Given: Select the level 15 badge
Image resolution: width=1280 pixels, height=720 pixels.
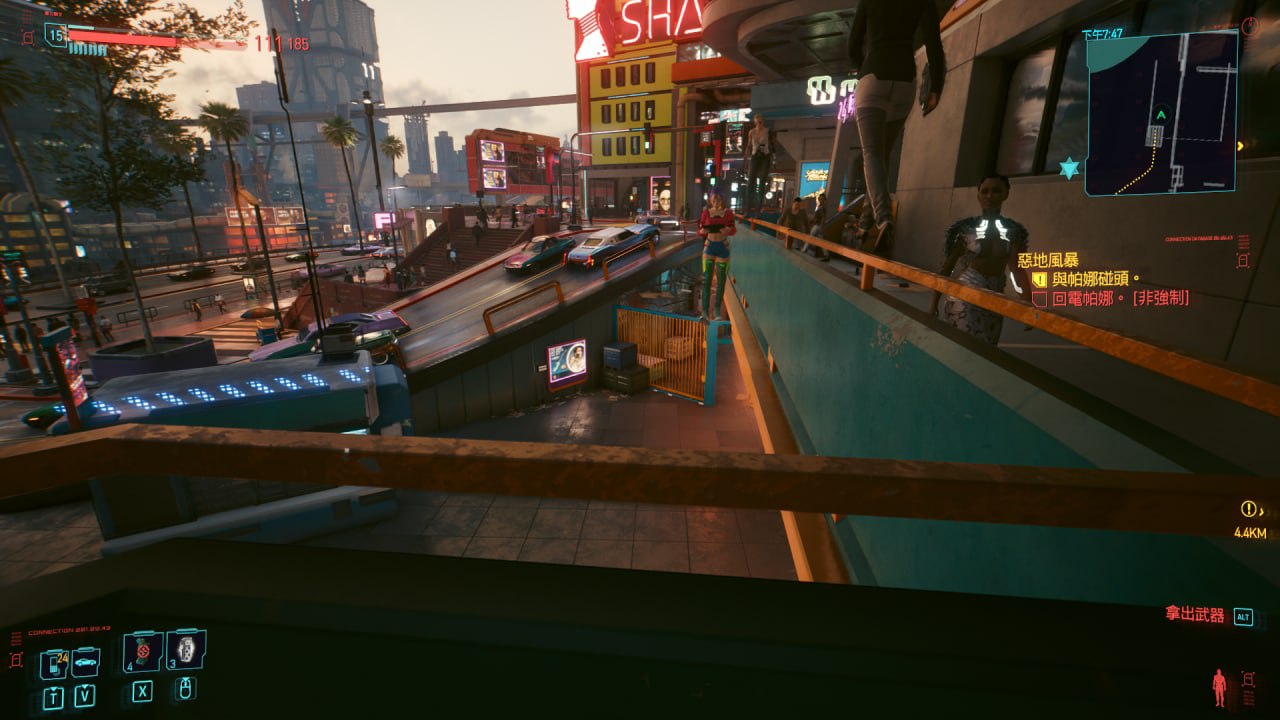Looking at the screenshot, I should (x=55, y=36).
